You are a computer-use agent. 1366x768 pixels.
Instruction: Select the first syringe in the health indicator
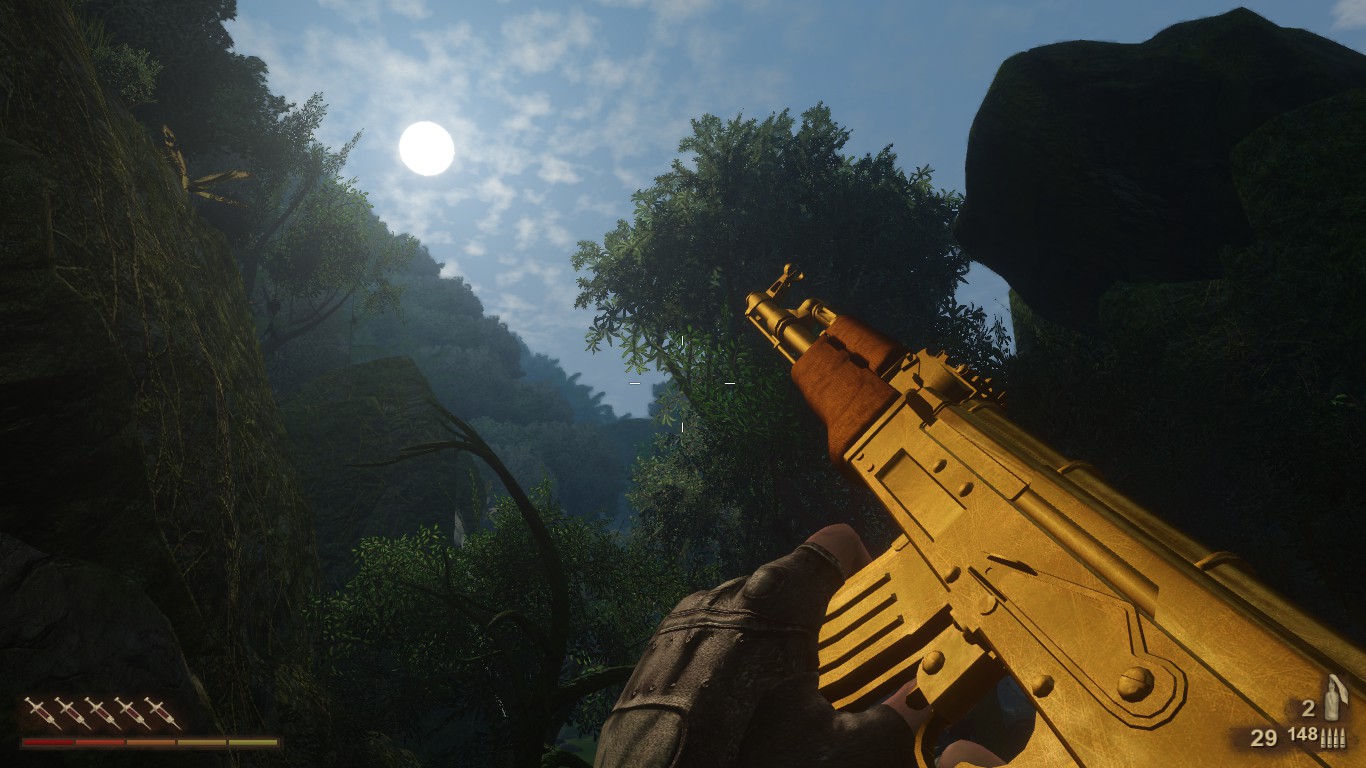(41, 711)
